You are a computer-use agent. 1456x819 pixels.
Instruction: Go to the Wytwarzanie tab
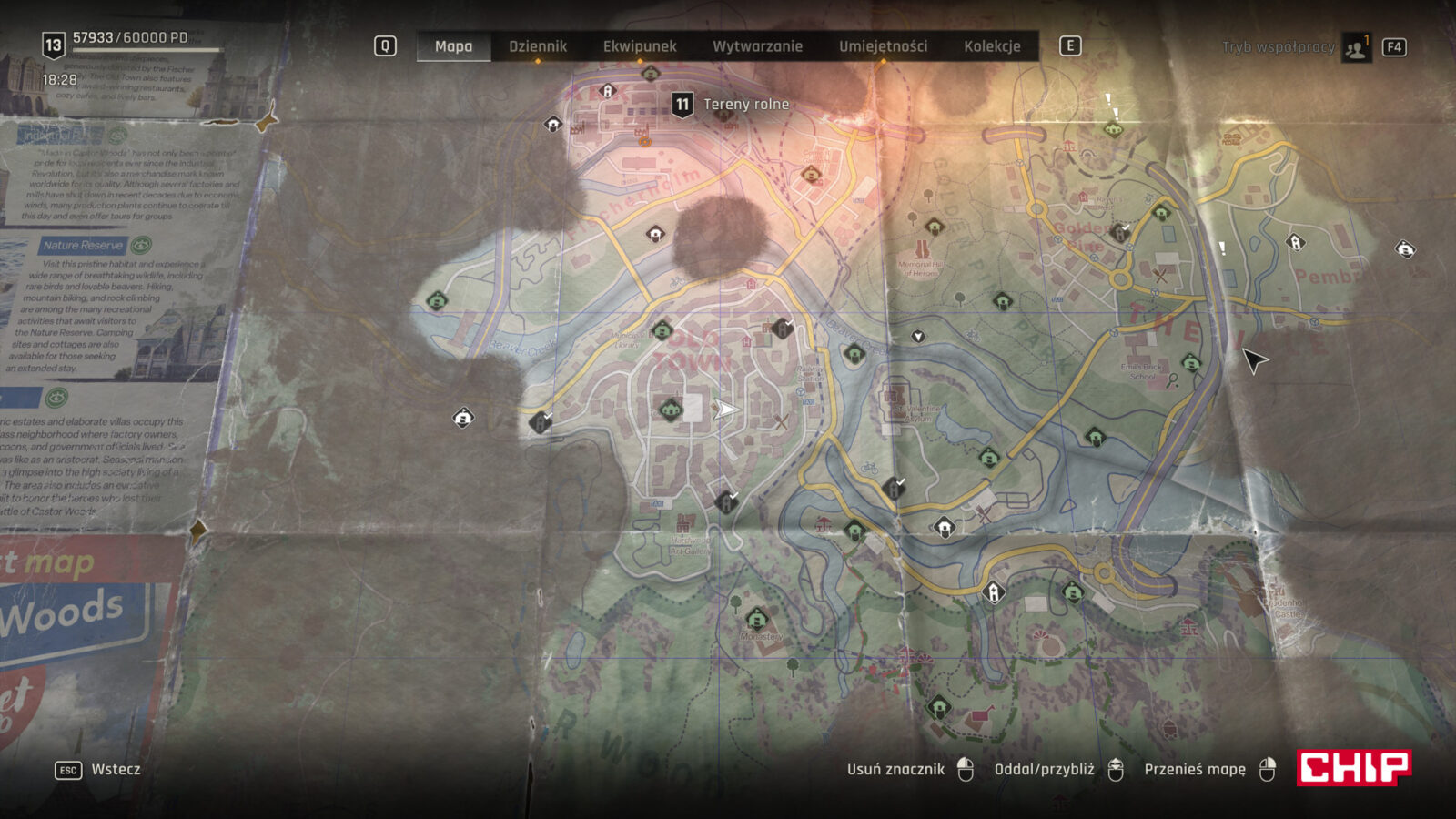pyautogui.click(x=757, y=46)
